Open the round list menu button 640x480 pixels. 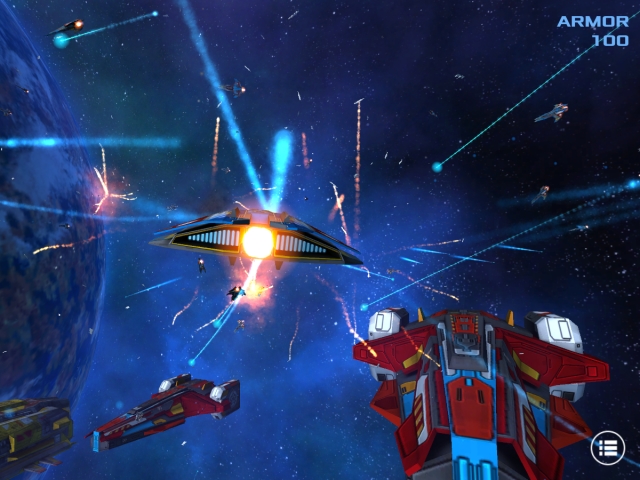click(607, 448)
